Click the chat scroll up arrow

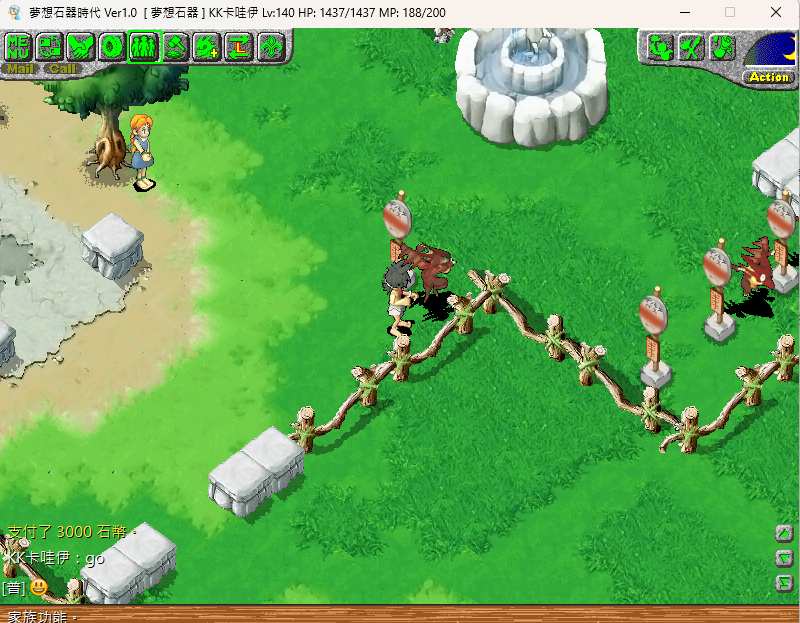tap(785, 533)
